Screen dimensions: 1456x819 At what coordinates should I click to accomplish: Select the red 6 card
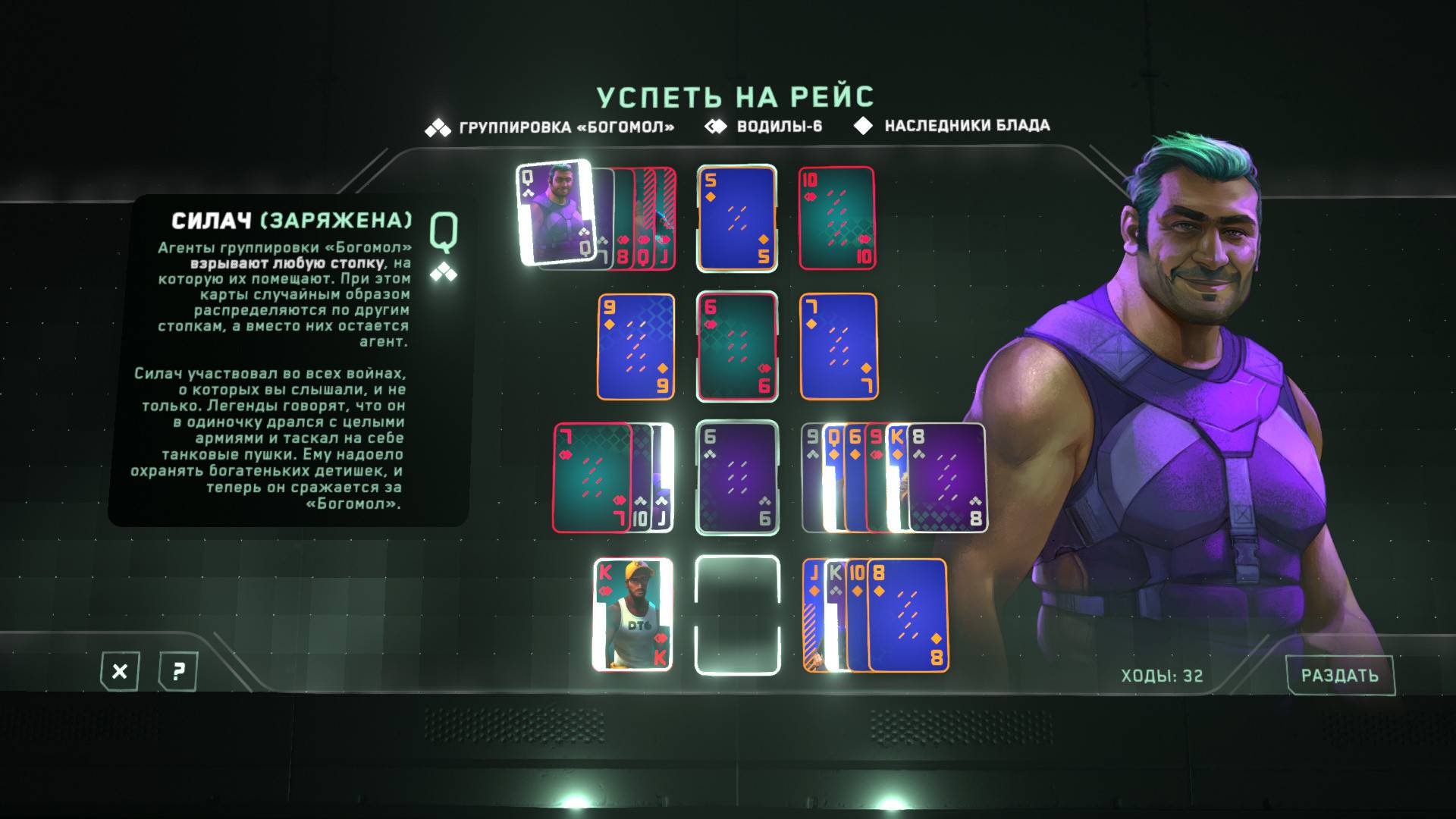coord(737,347)
